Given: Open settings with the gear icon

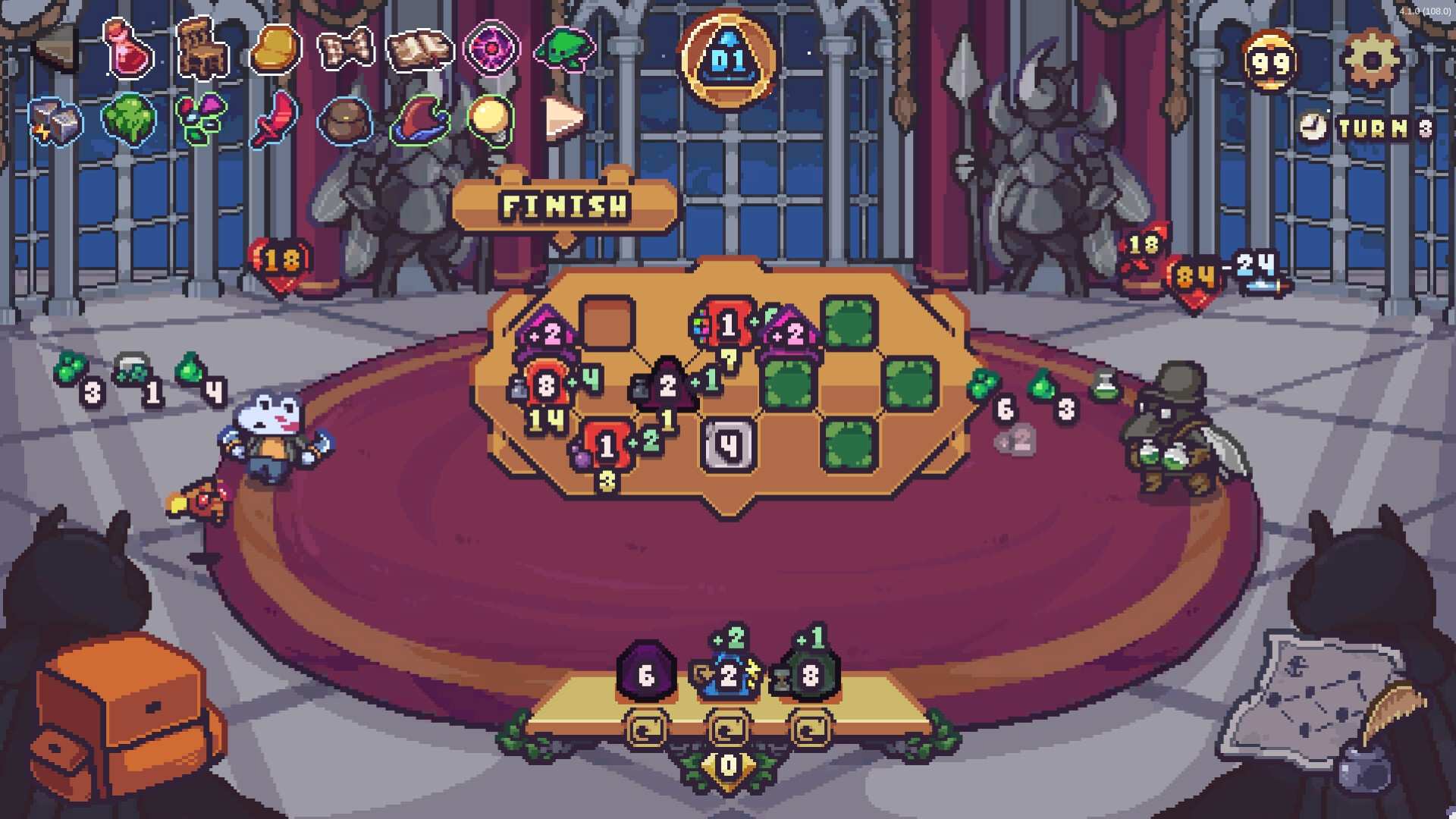Looking at the screenshot, I should pos(1370,60).
